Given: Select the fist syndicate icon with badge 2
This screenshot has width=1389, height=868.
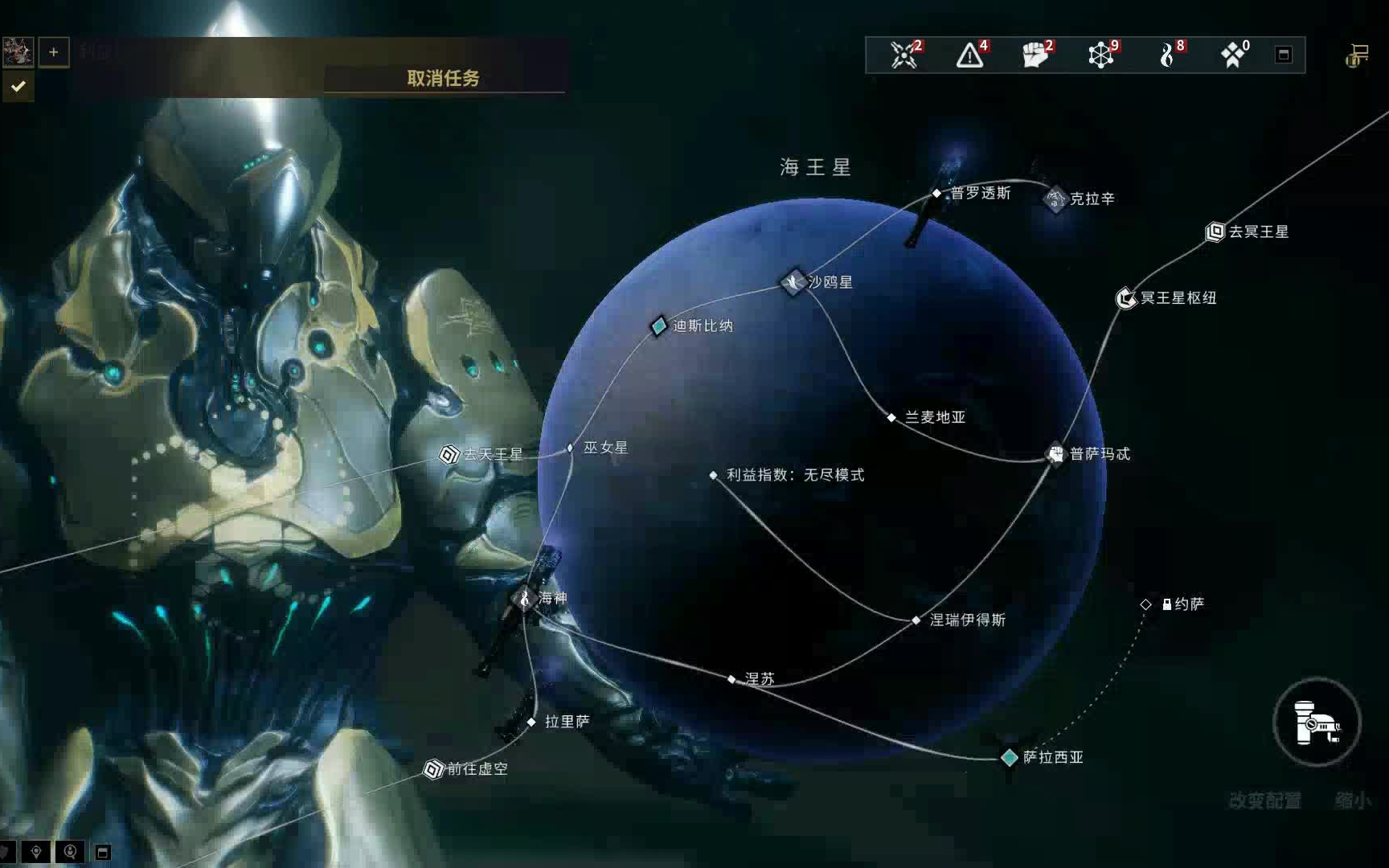Looking at the screenshot, I should click(x=1037, y=55).
